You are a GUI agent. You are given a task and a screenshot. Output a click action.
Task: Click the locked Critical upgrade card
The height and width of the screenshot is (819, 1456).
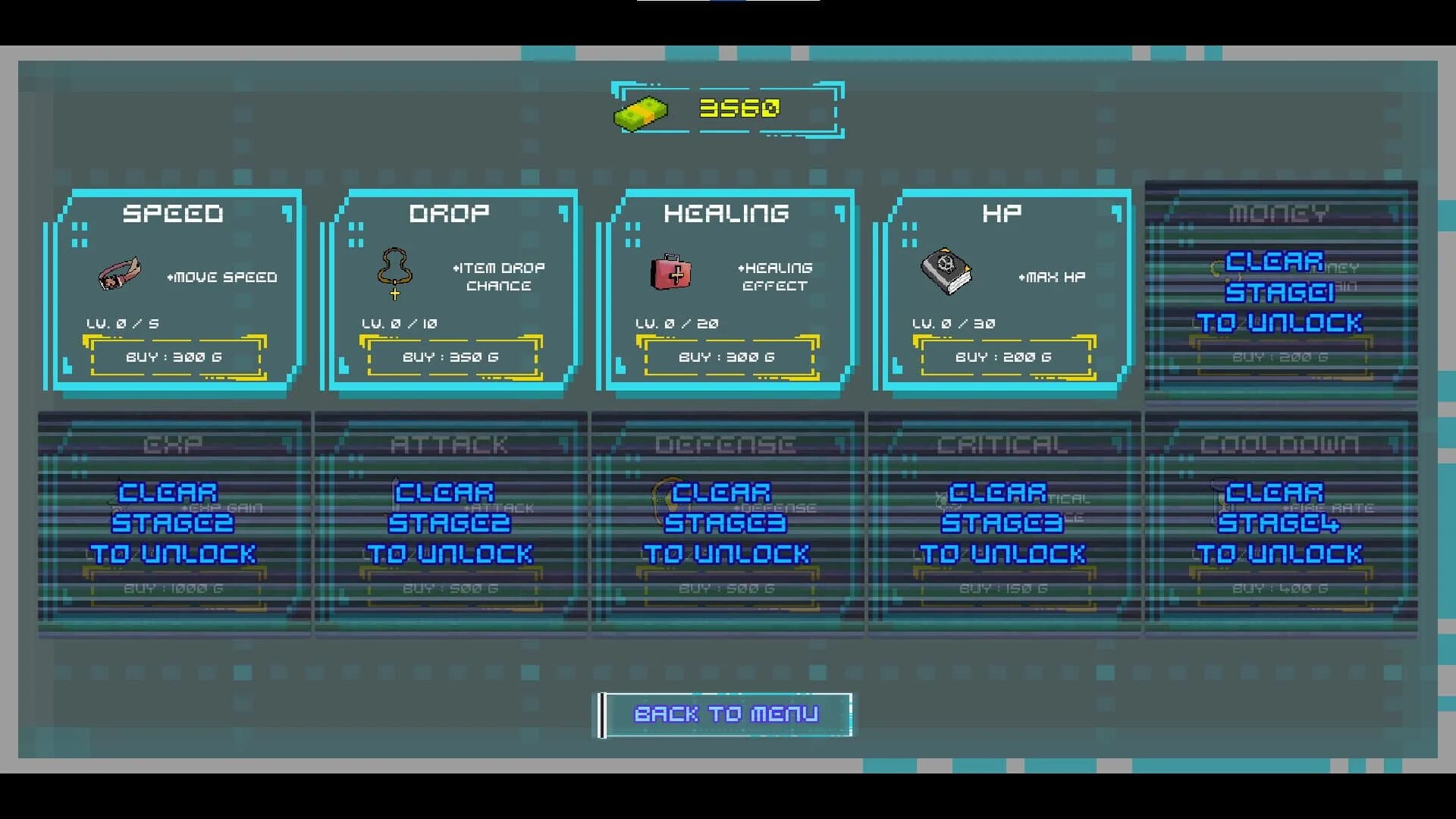[1005, 523]
